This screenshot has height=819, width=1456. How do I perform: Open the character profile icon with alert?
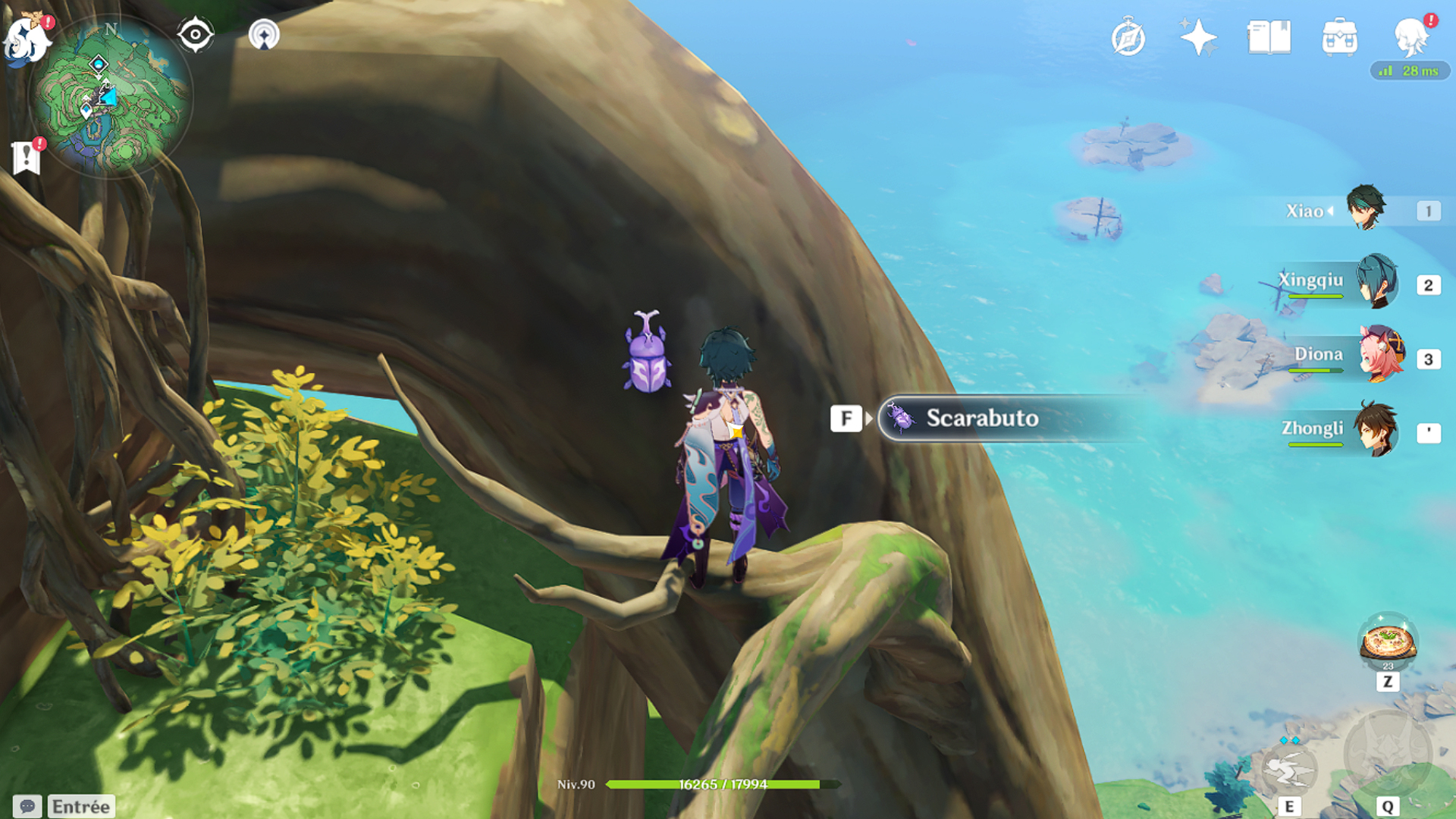1411,36
